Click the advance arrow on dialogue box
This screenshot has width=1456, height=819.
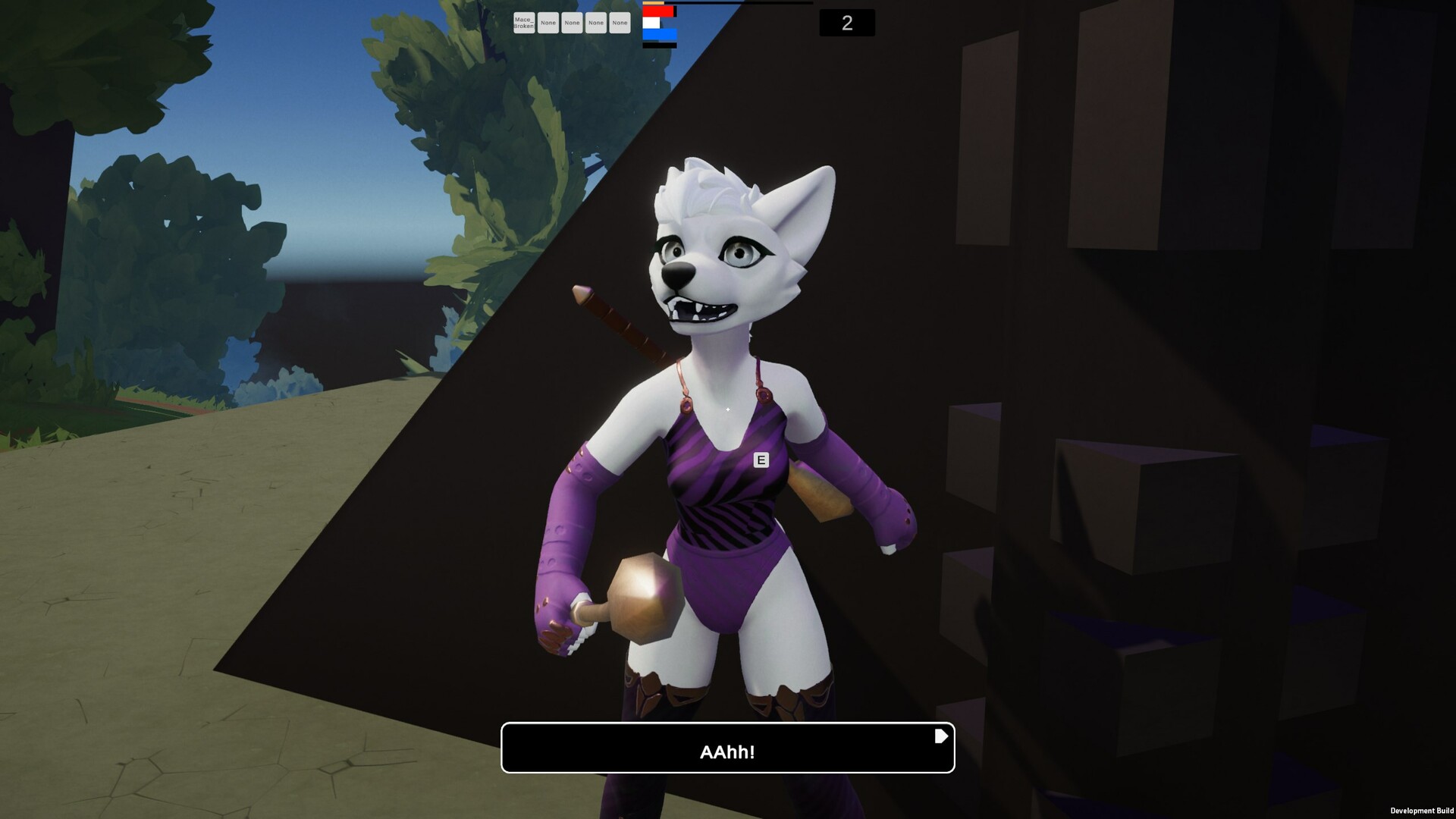[940, 734]
